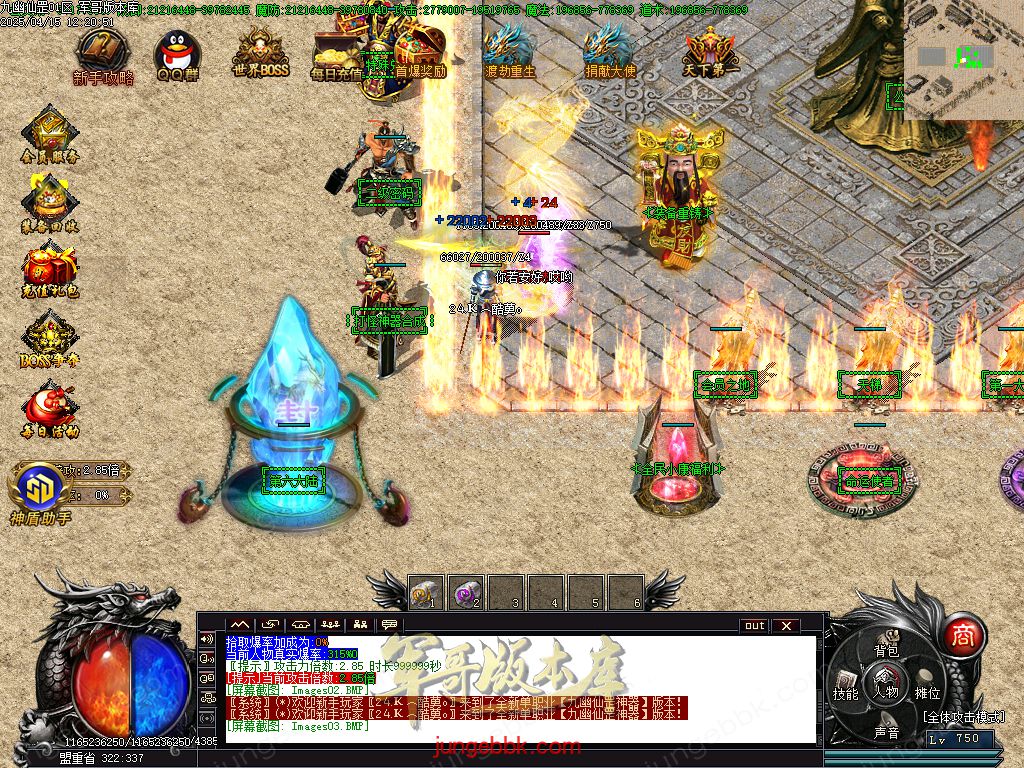Open the 装备回收 equipment recycle icon
Image resolution: width=1024 pixels, height=768 pixels.
point(48,200)
